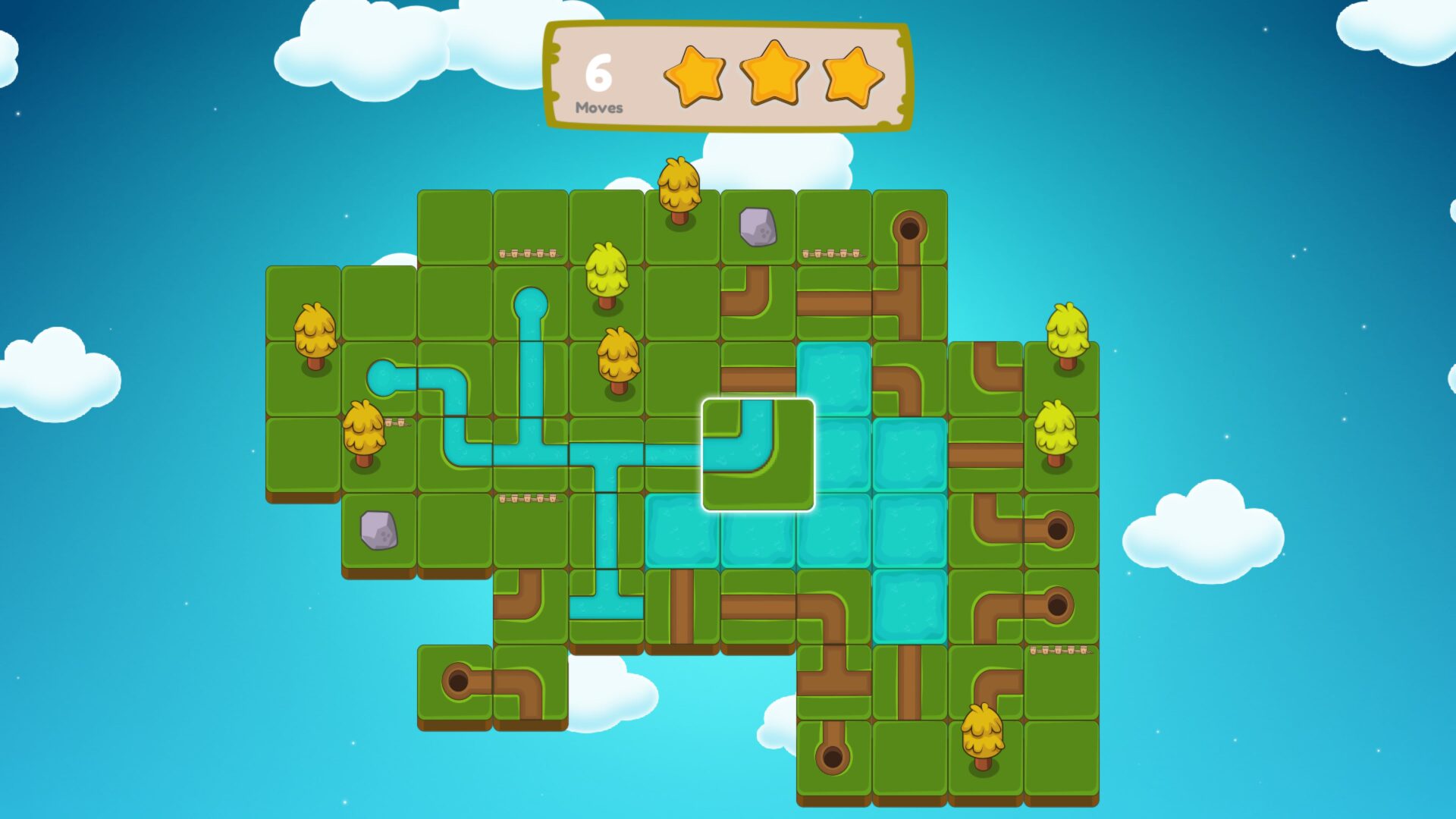Screen dimensions: 1456x819
Task: Select the rock on the lower-left grass tile
Action: pos(380,529)
